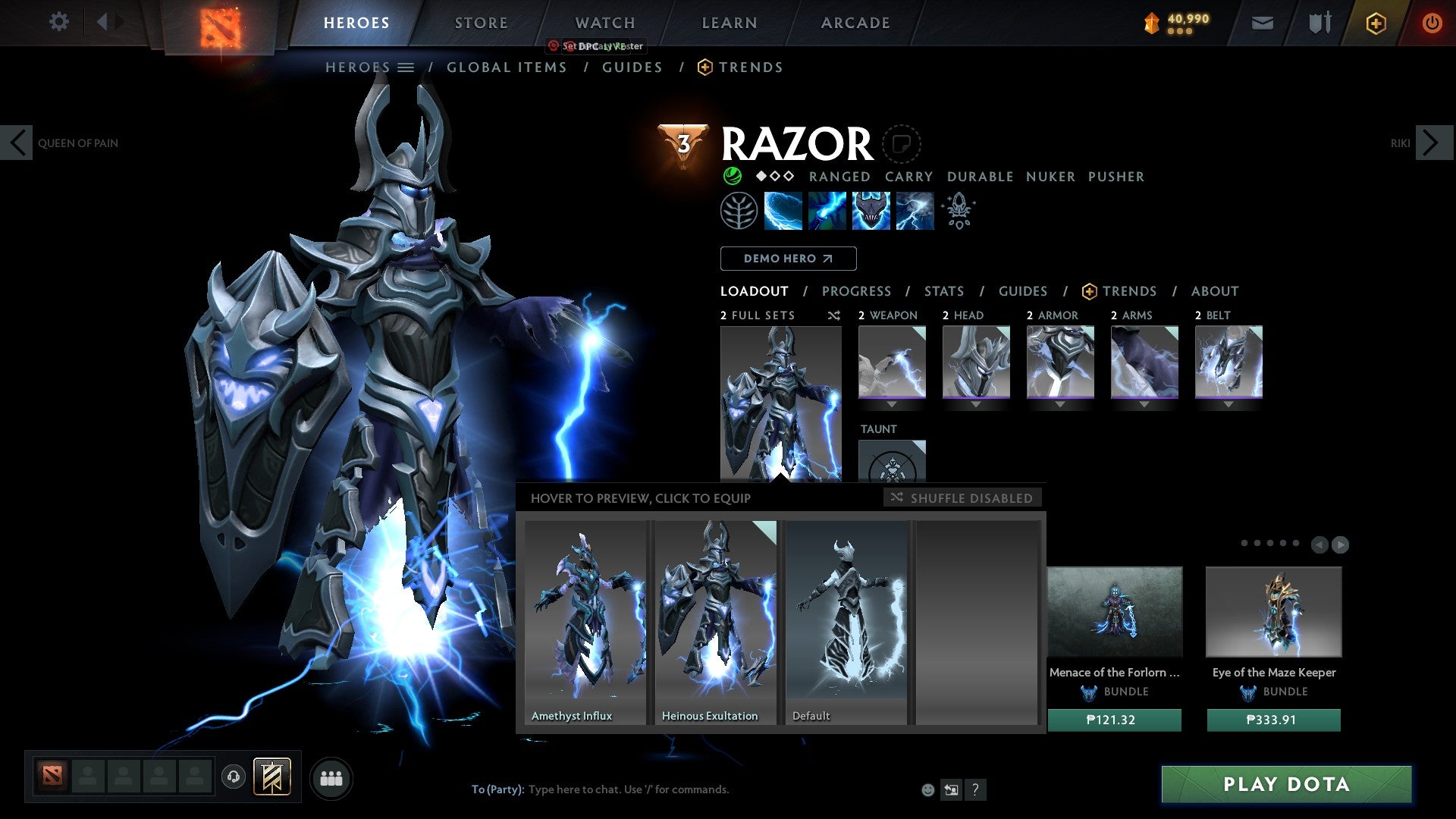The image size is (1456, 819).
Task: Open Razor's STATS tab
Action: [x=943, y=290]
